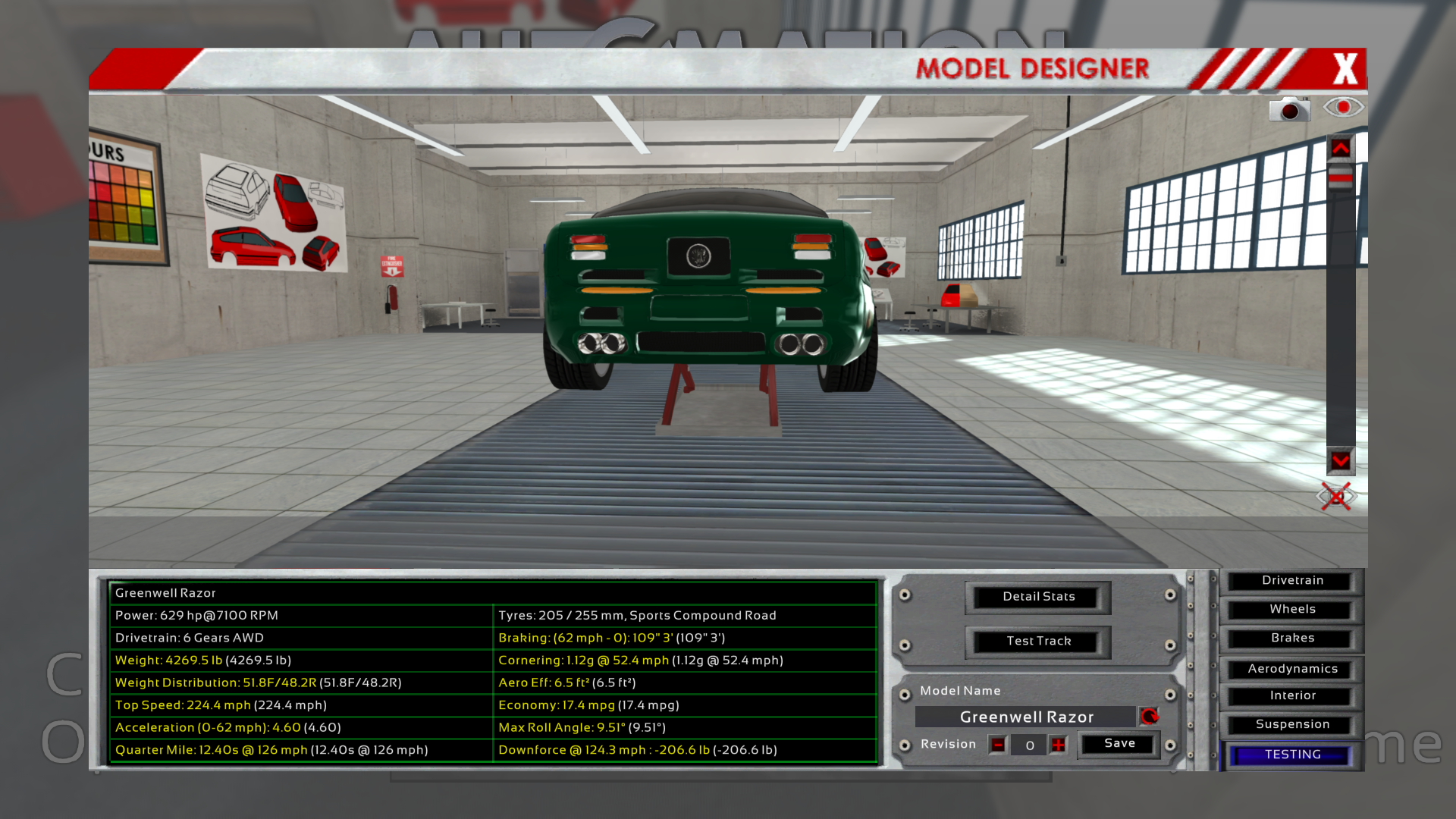Toggle the crossed-out eye icon
This screenshot has height=819, width=1456.
pos(1336,497)
